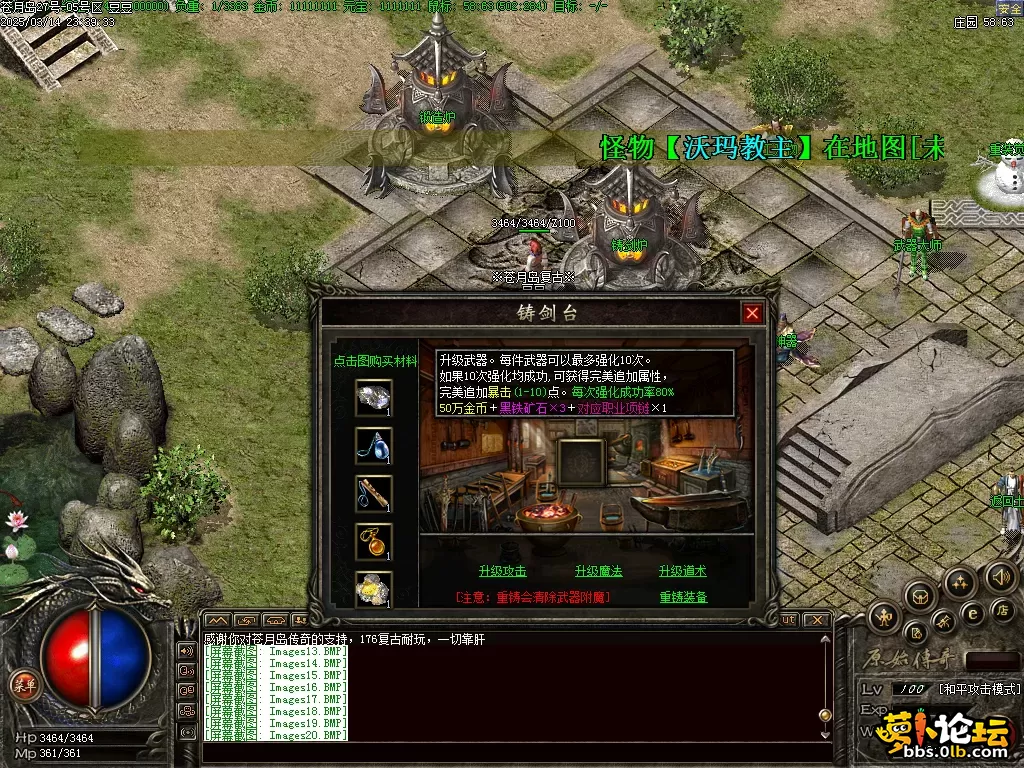
Task: Open the bag chest icon button
Action: click(x=919, y=597)
